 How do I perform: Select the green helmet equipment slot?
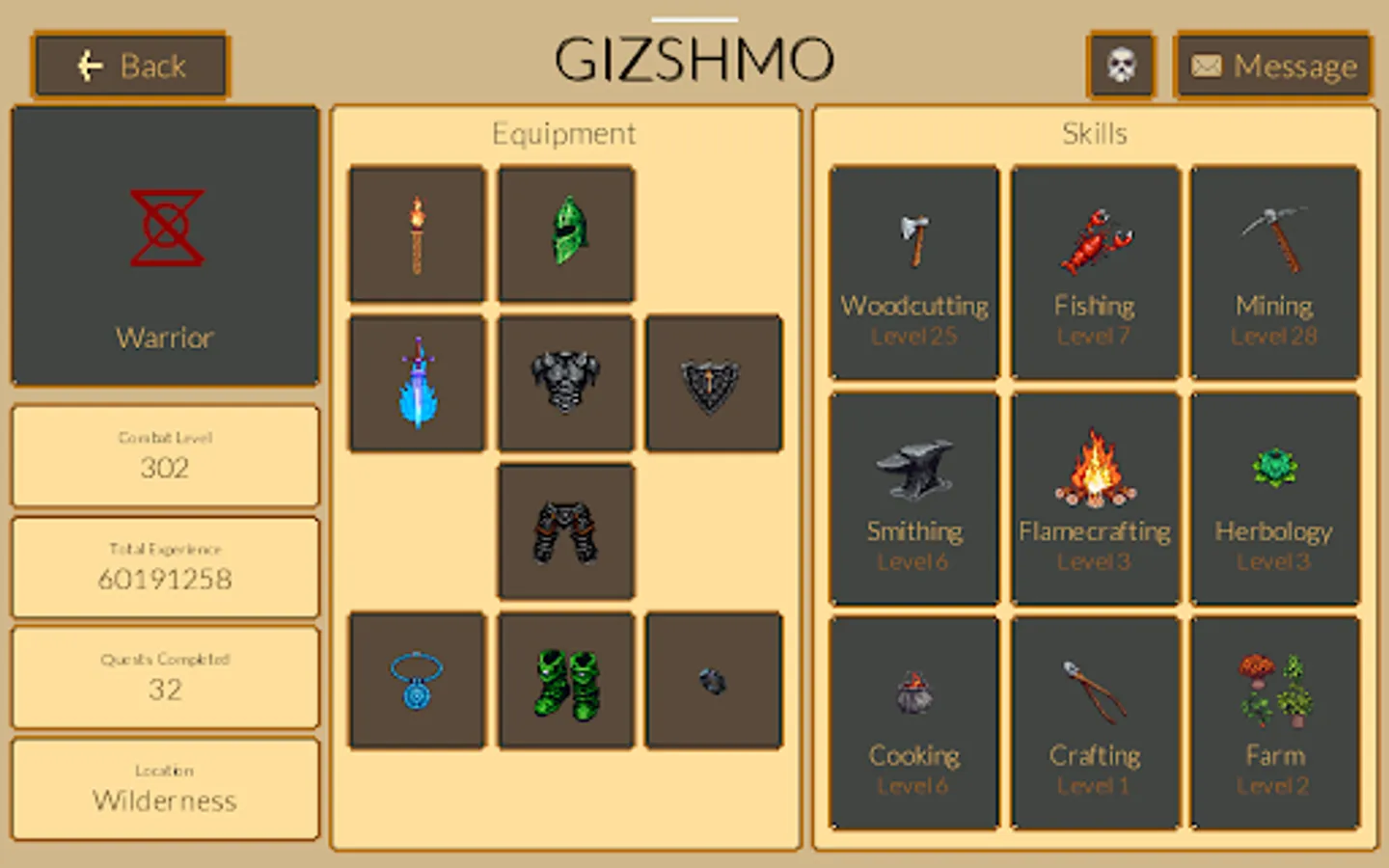click(x=565, y=232)
